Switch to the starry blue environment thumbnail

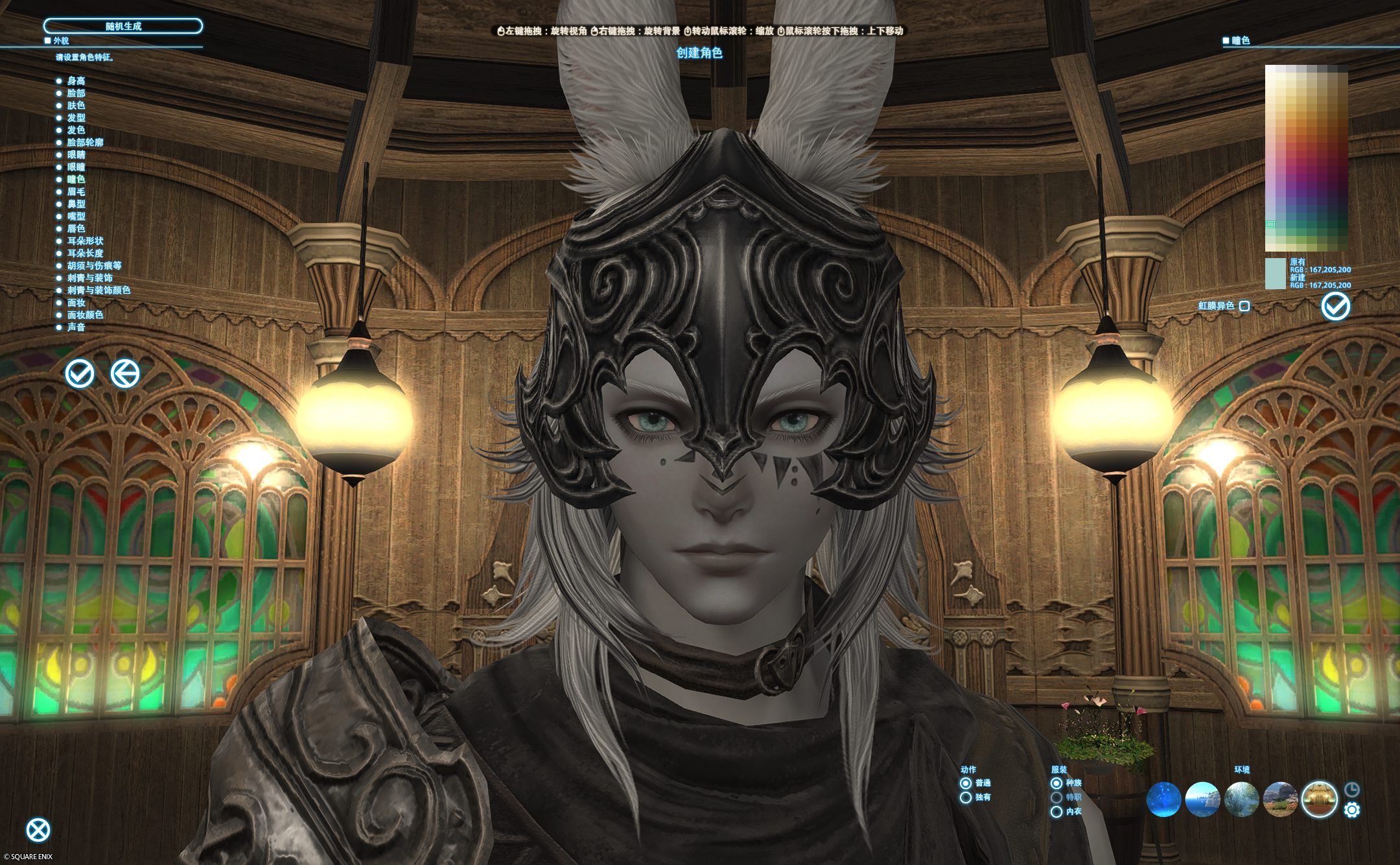1163,799
